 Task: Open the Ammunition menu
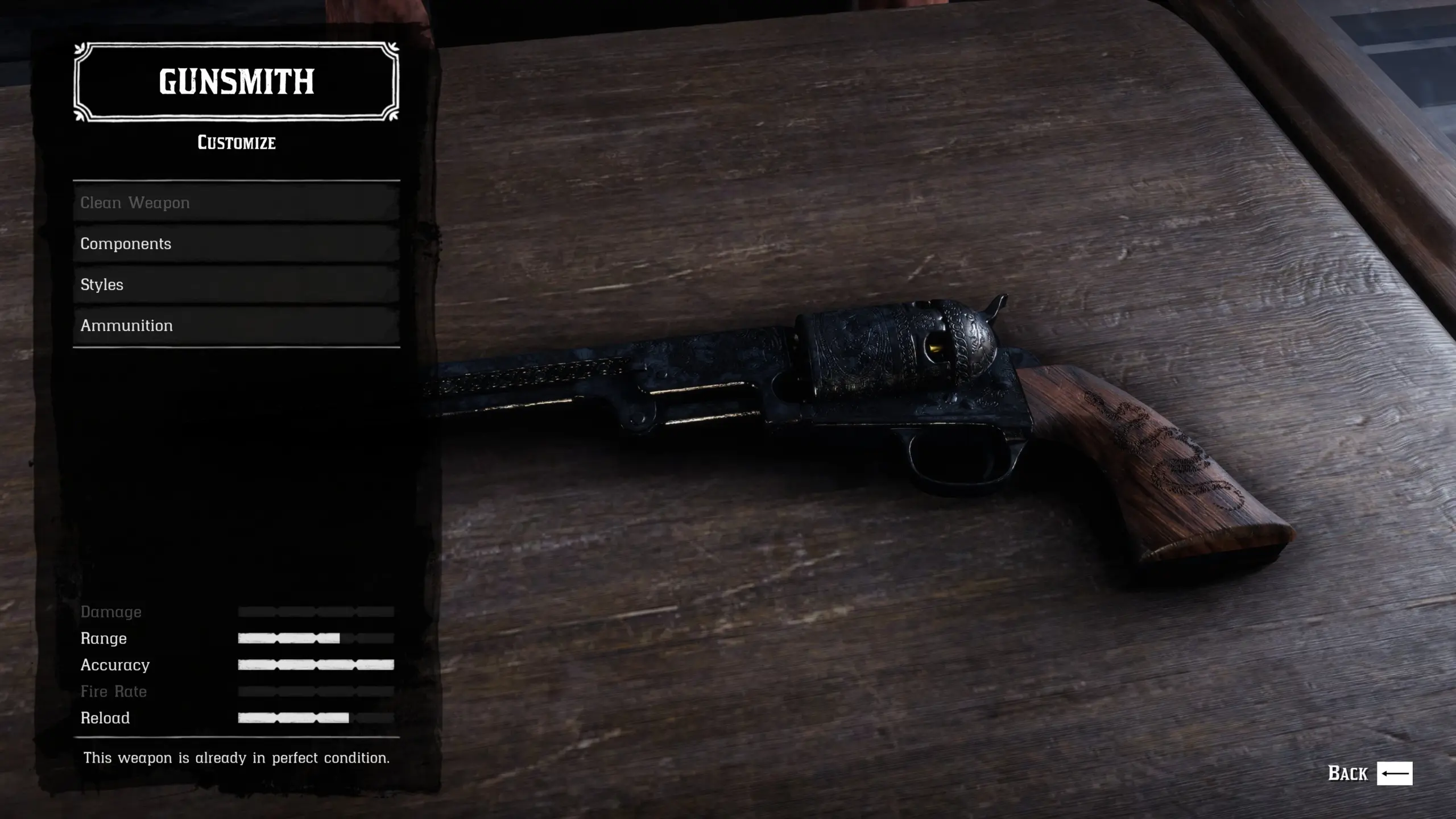(236, 325)
